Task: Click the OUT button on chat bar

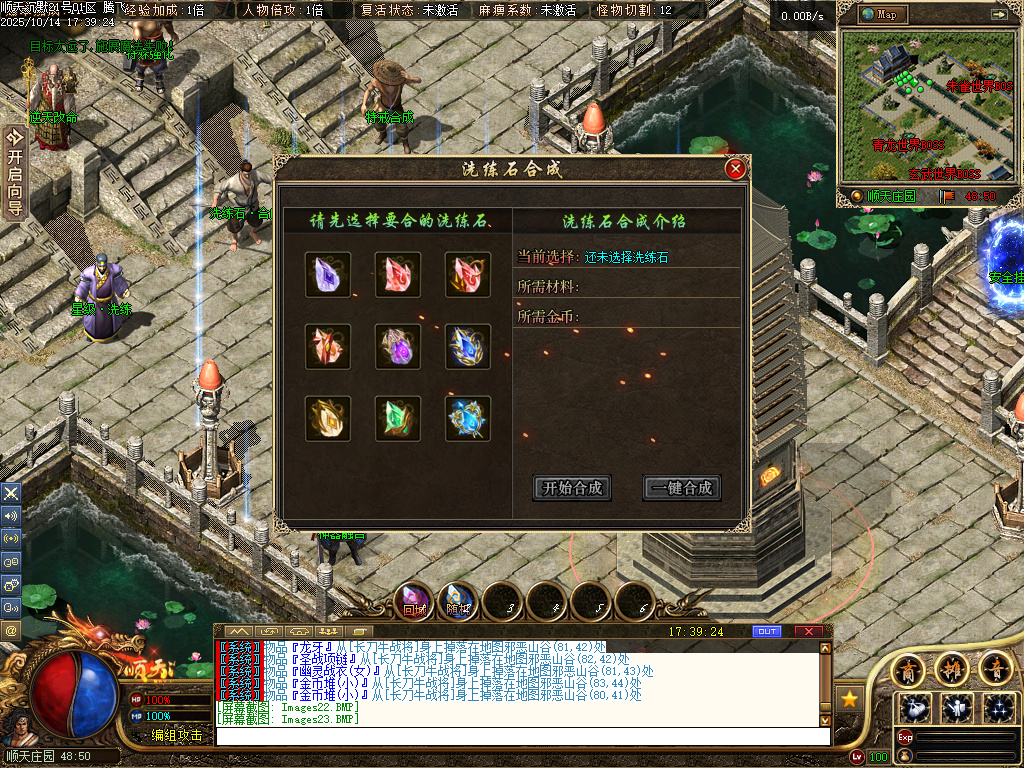Action: (767, 632)
